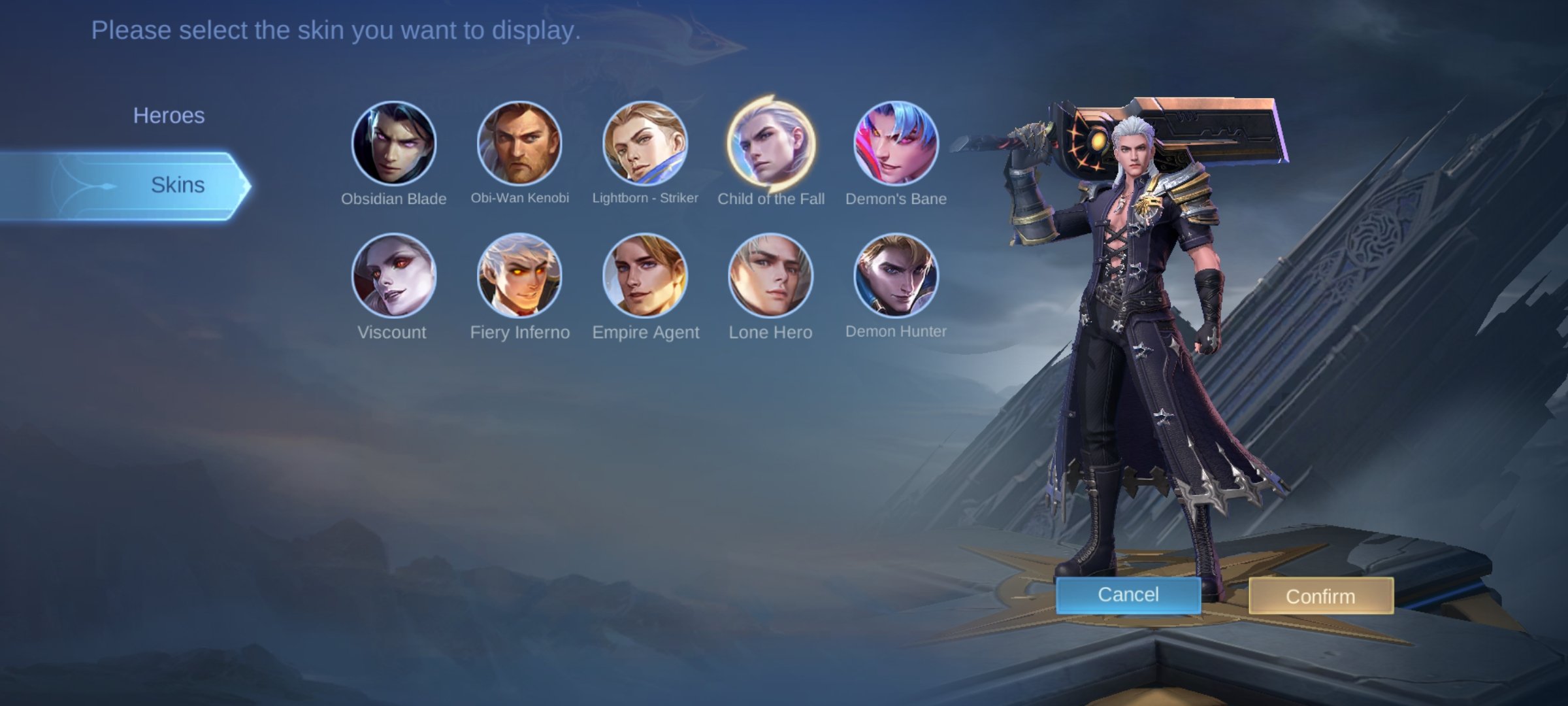Click the Demon Hunter label text

[x=896, y=331]
